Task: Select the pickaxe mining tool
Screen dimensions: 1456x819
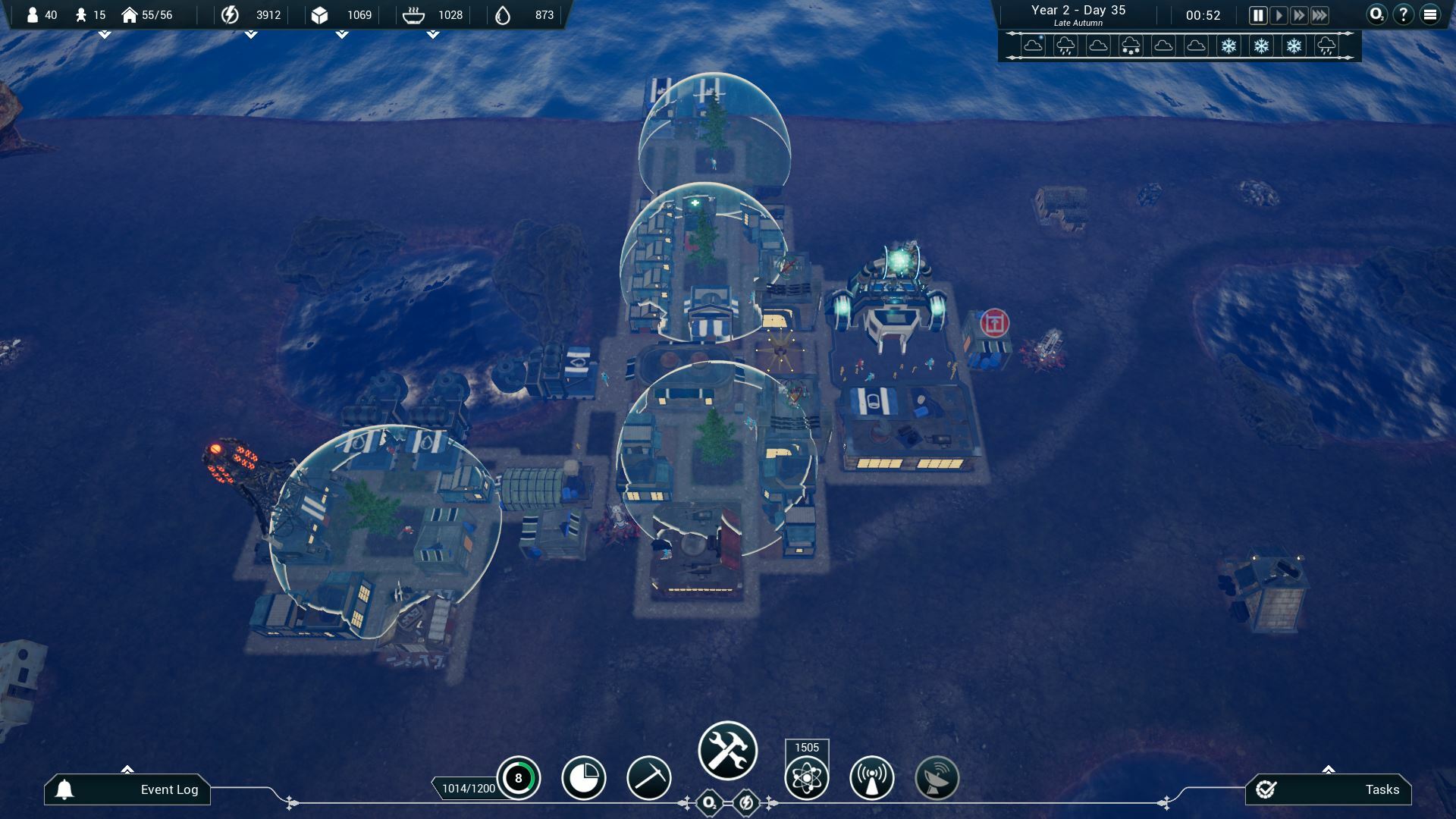Action: (649, 778)
